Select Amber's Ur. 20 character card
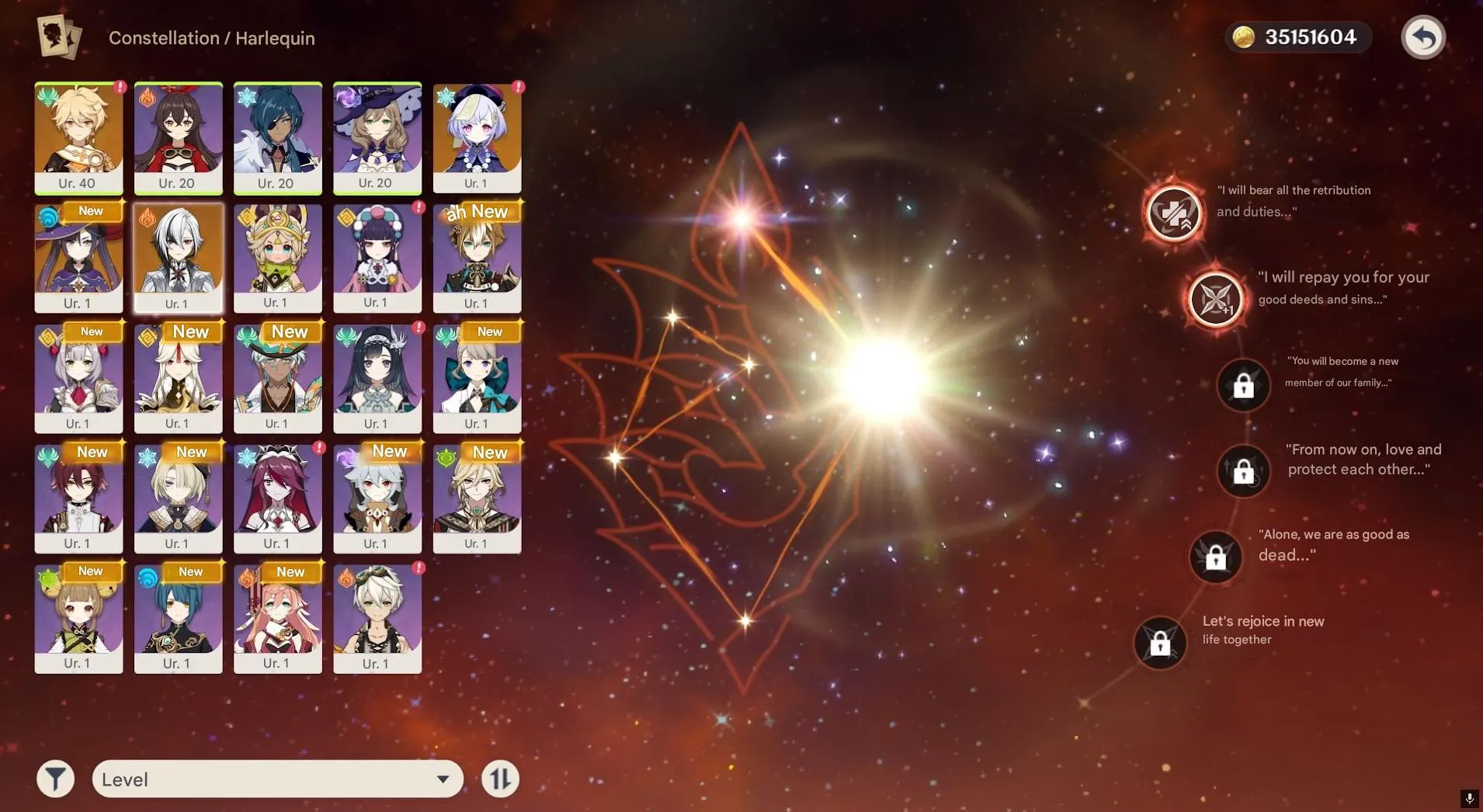This screenshot has width=1483, height=812. [178, 138]
